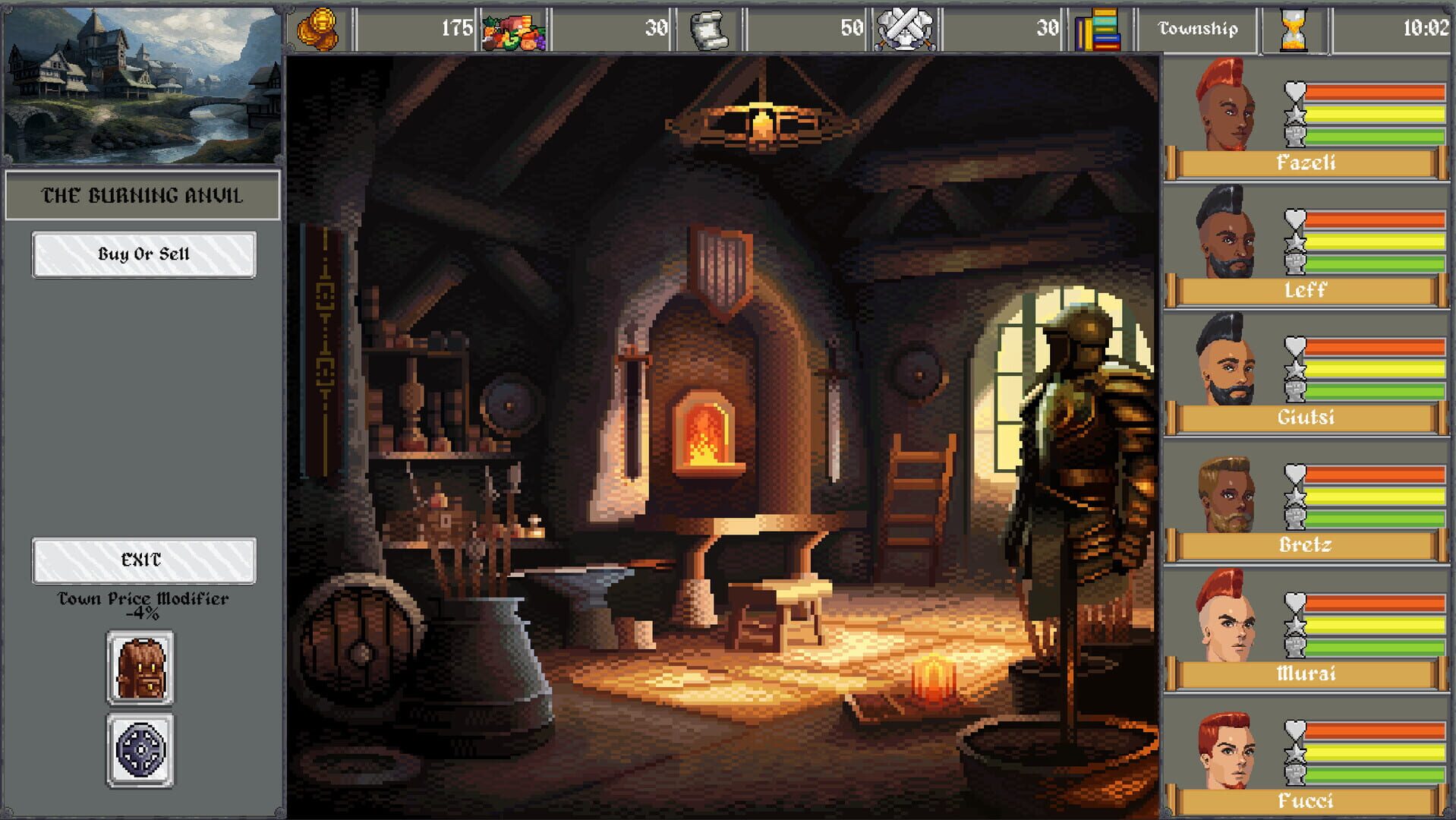This screenshot has height=820, width=1456.
Task: Select the Township location label
Action: click(1196, 29)
